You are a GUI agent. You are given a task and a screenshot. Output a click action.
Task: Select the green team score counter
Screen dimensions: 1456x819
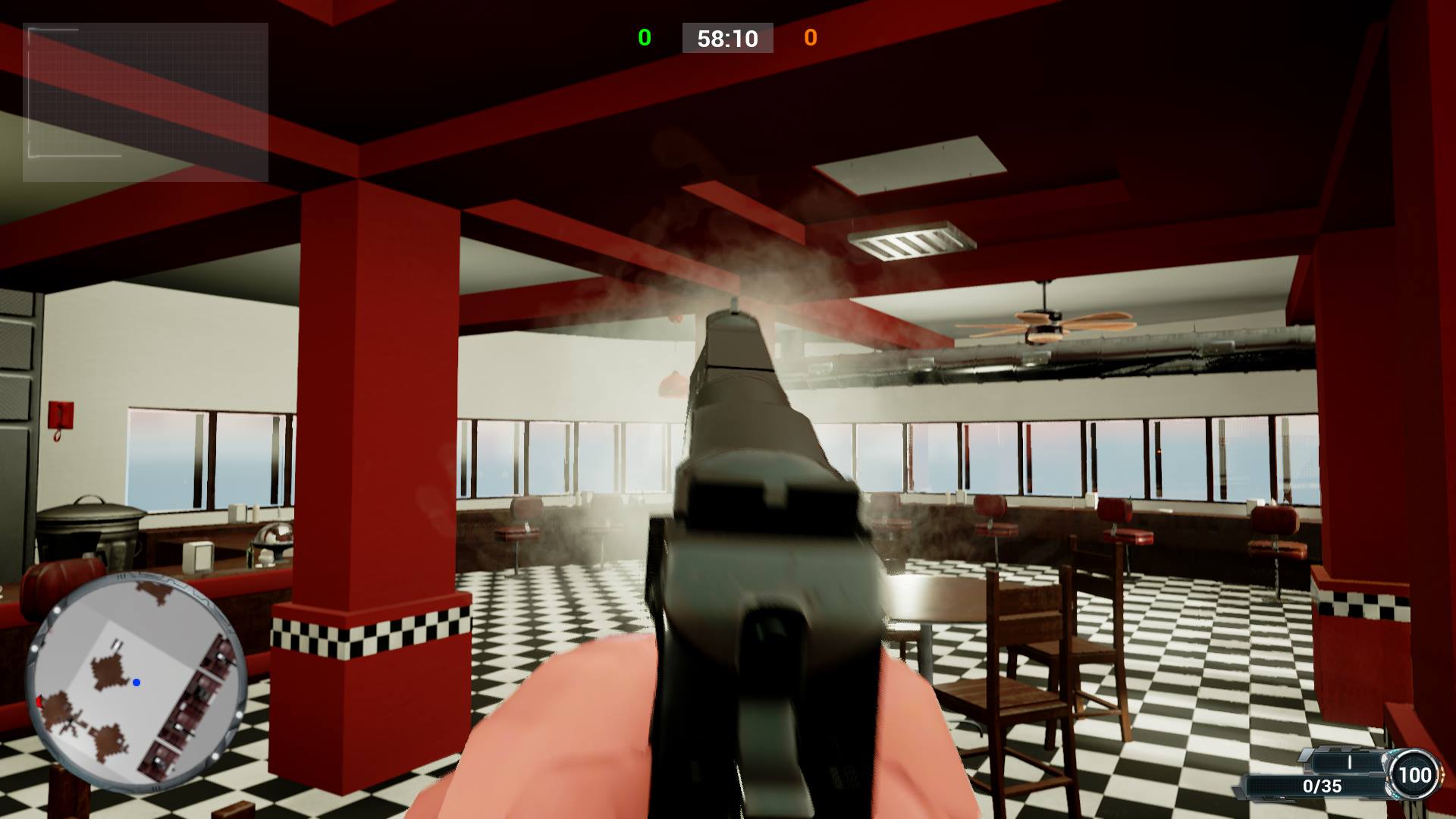[x=643, y=38]
